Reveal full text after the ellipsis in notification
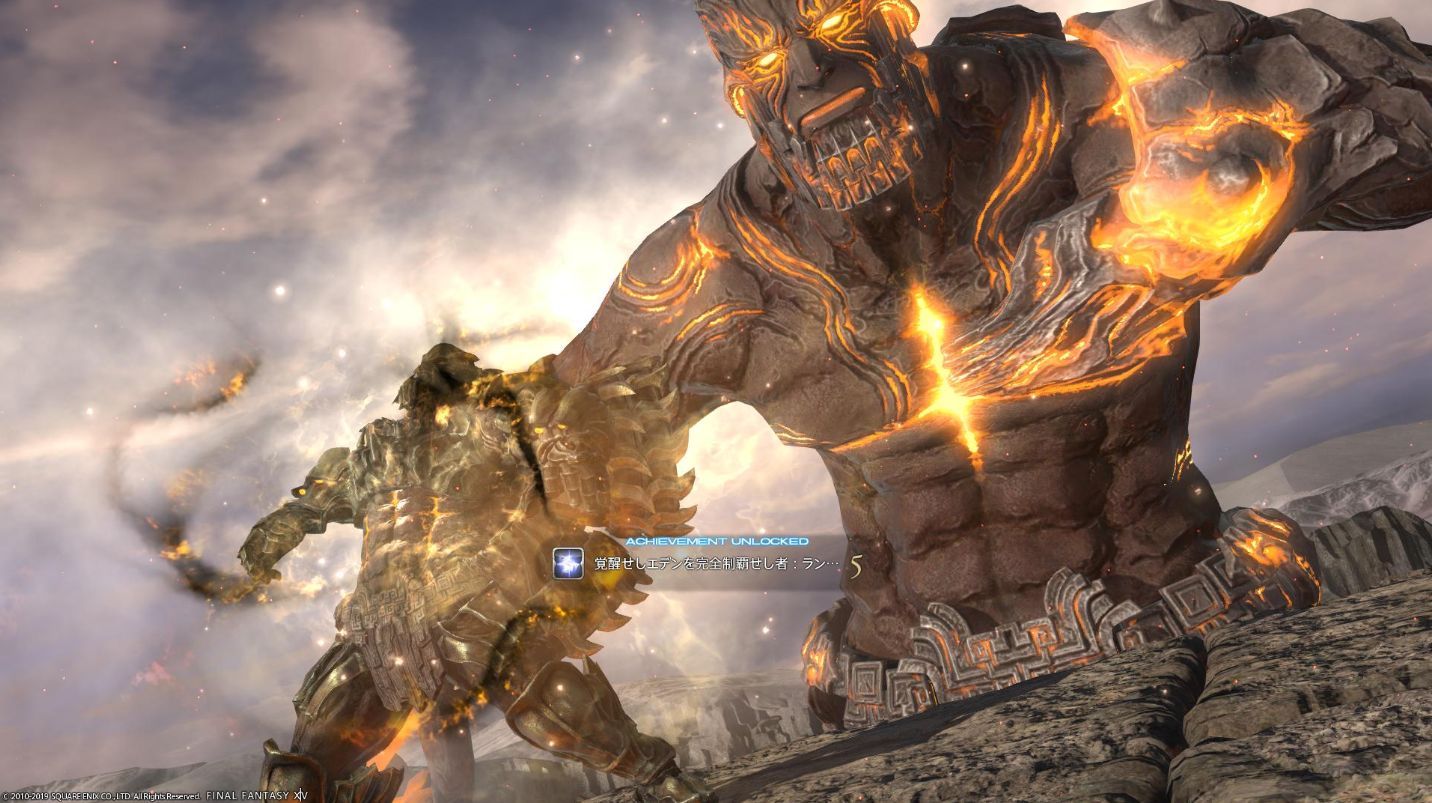The height and width of the screenshot is (803, 1432). click(x=833, y=565)
